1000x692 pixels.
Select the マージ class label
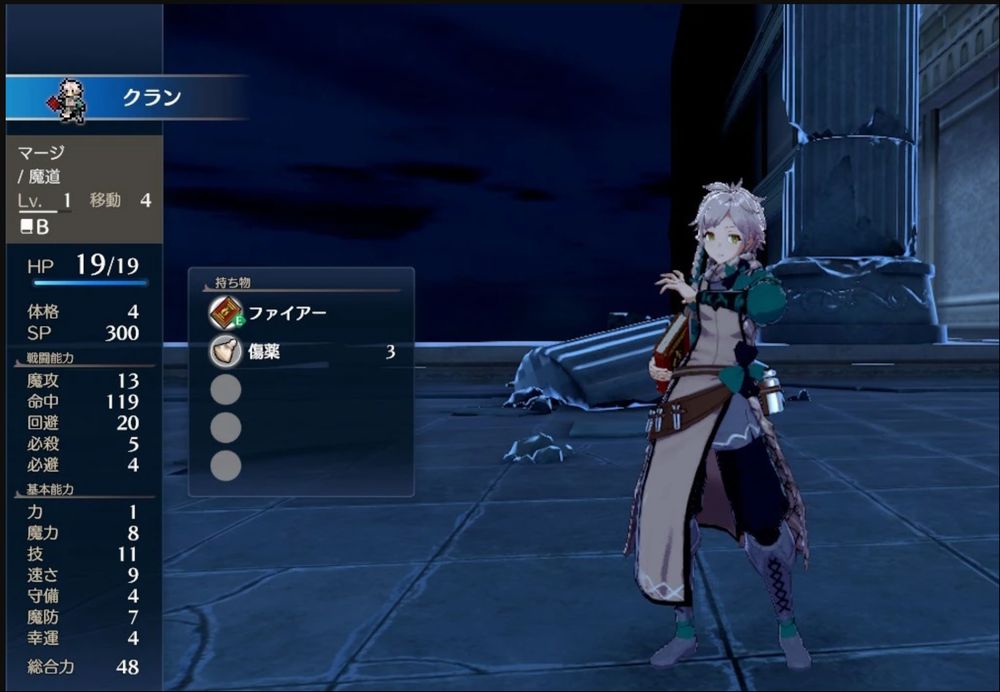tap(39, 153)
